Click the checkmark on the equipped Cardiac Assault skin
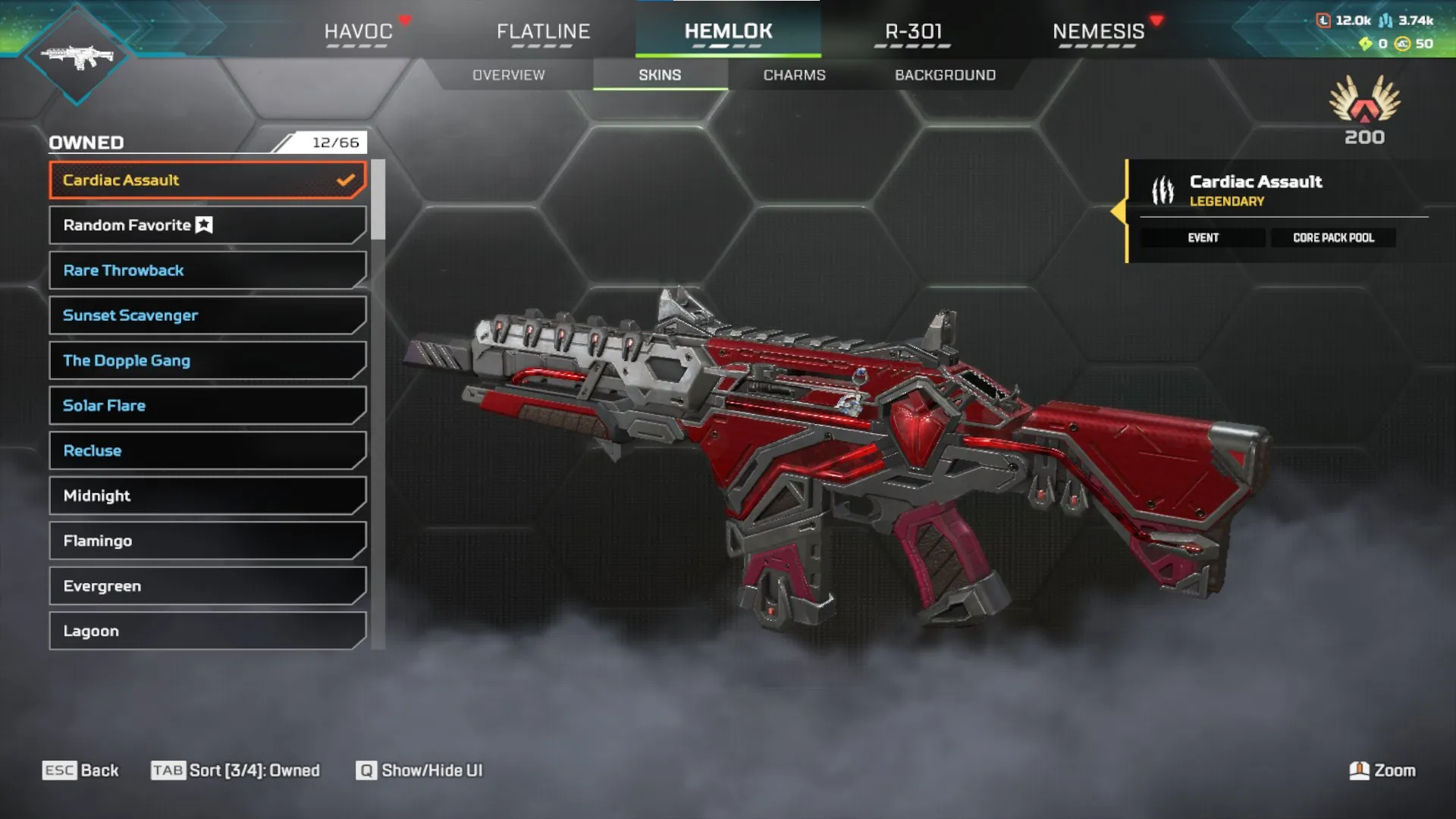Viewport: 1456px width, 819px height. [346, 180]
